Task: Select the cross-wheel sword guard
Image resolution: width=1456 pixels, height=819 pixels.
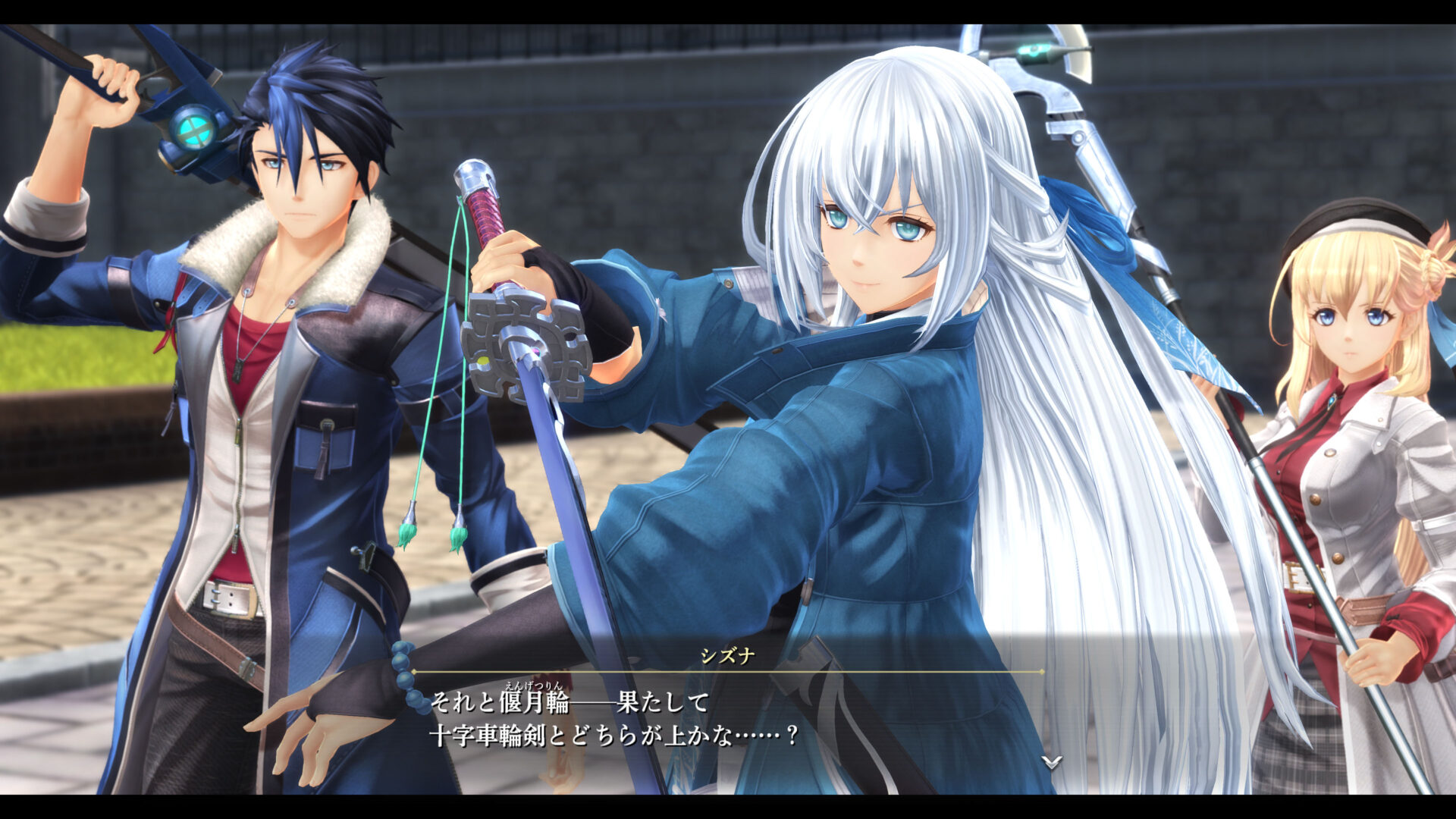Action: 523,345
